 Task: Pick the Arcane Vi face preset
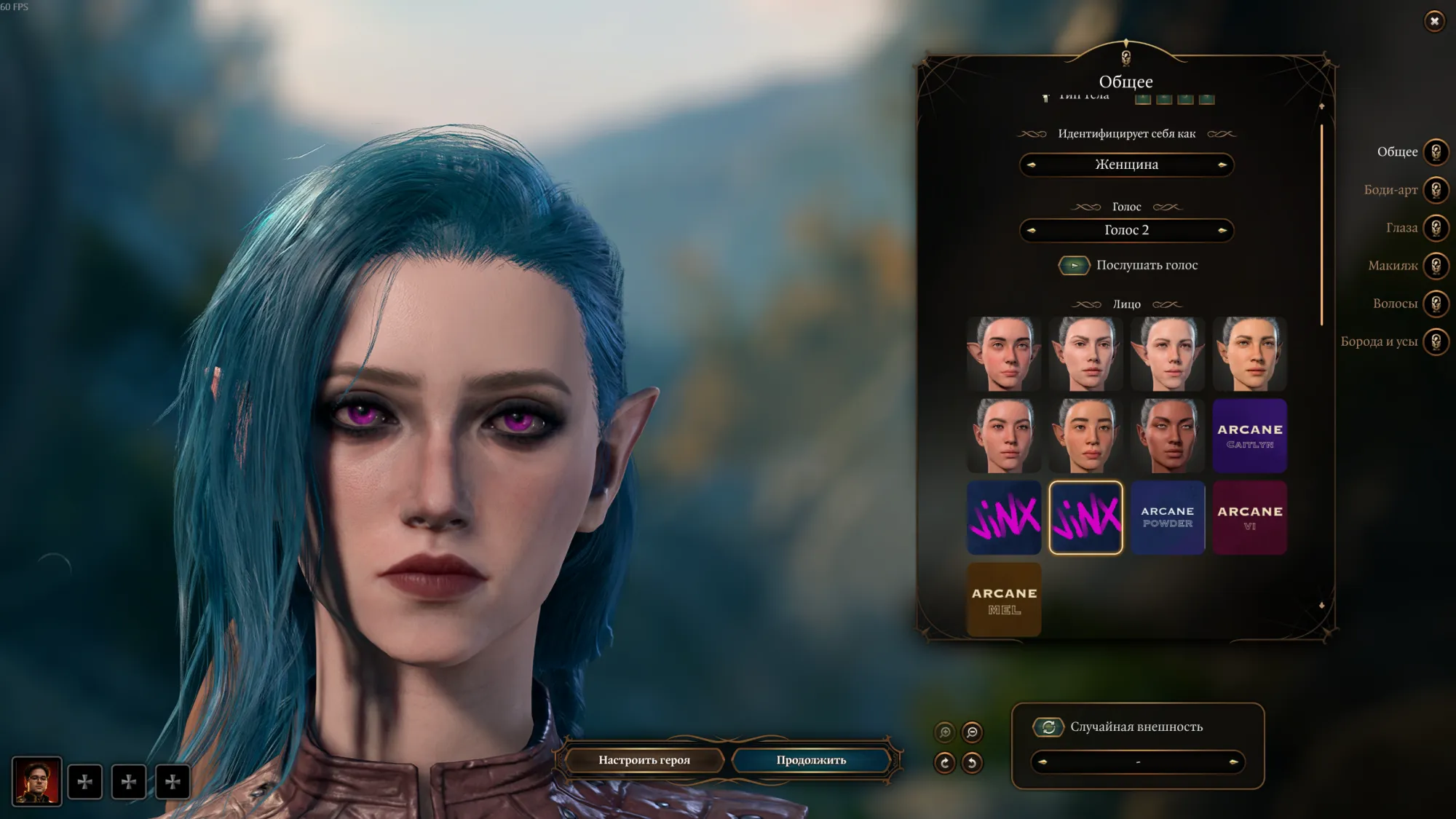pyautogui.click(x=1249, y=518)
